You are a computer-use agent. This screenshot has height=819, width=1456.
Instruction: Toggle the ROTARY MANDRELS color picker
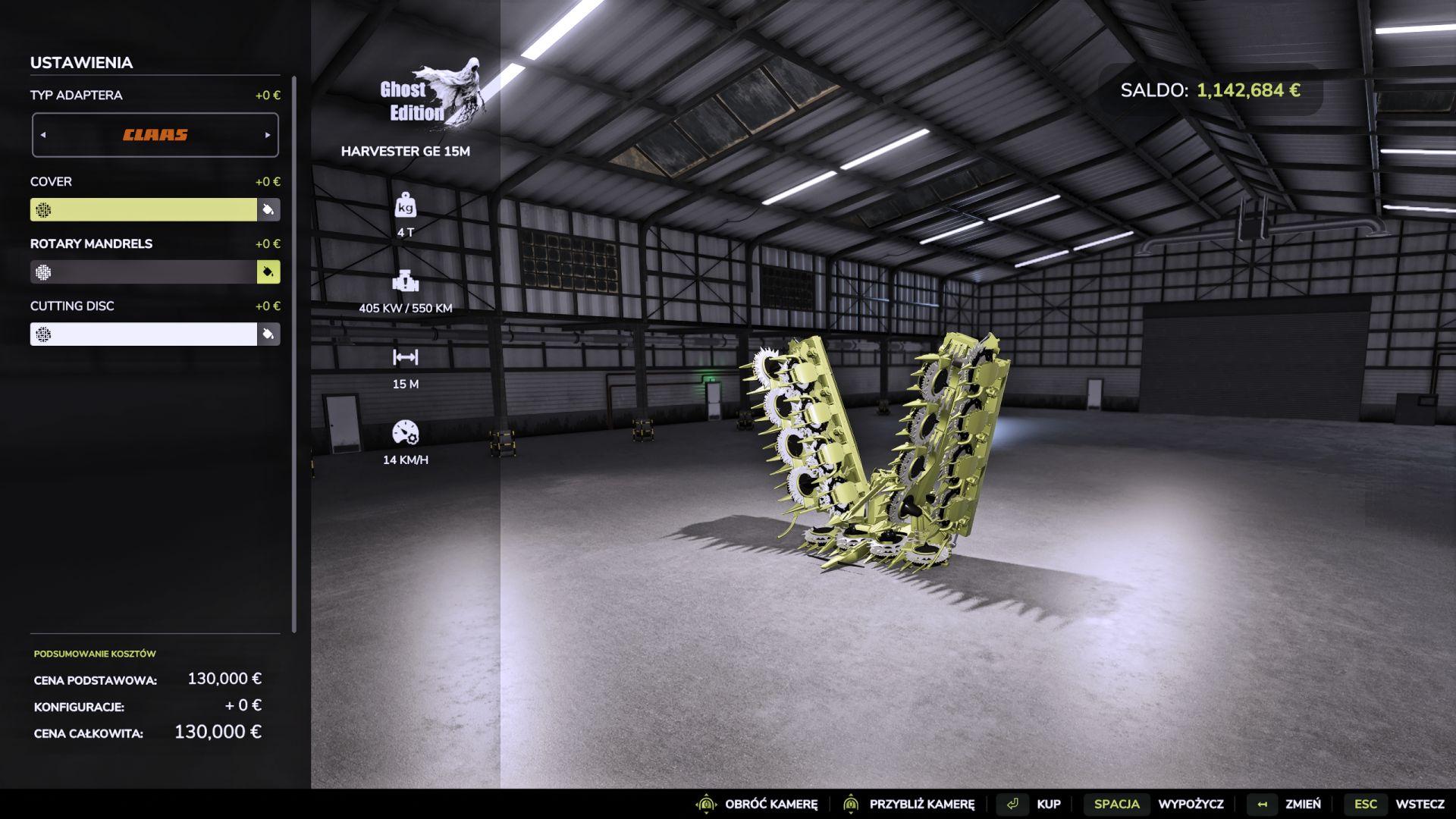[269, 271]
